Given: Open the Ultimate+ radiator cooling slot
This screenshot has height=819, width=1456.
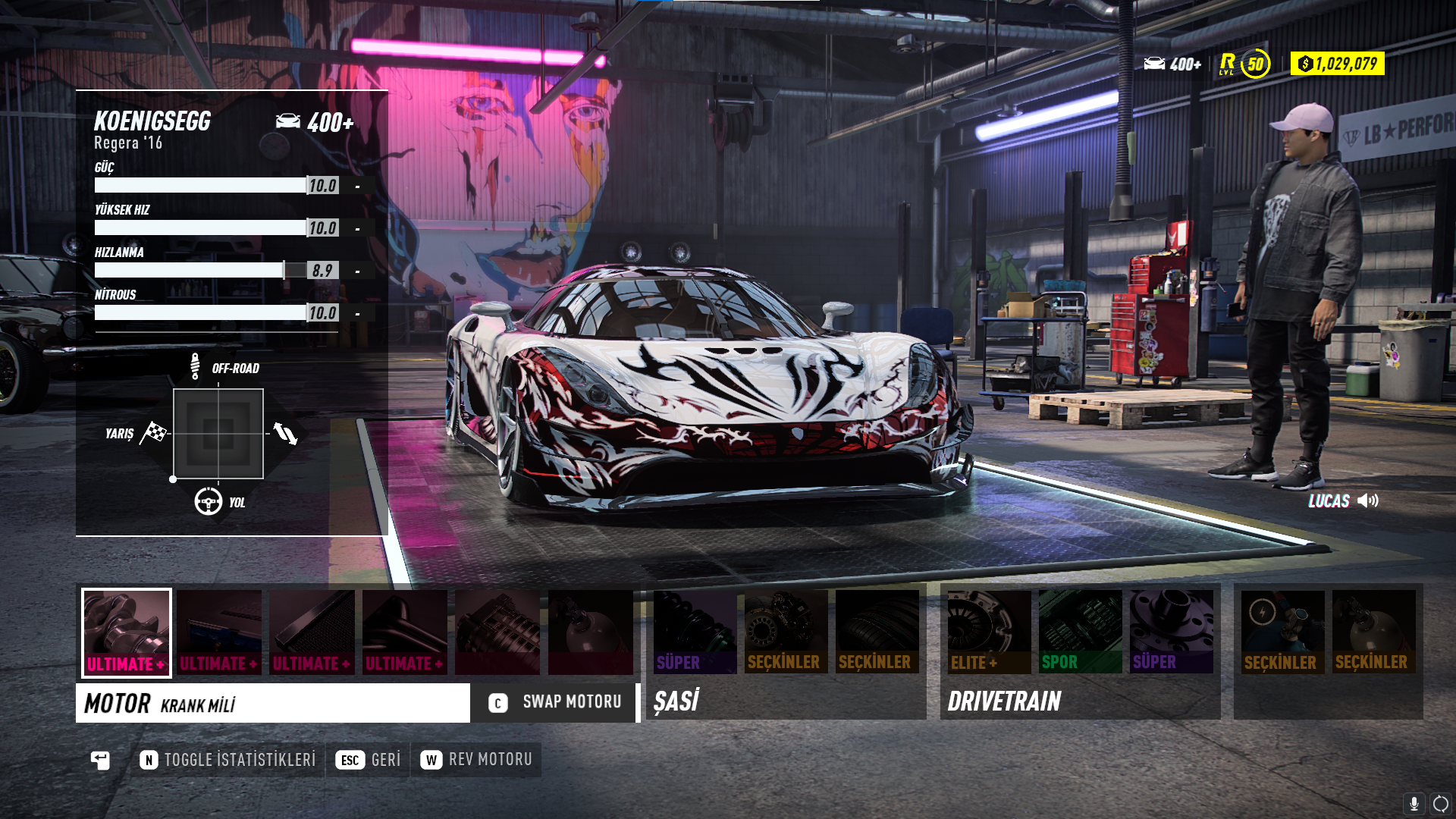Looking at the screenshot, I should pos(312,632).
